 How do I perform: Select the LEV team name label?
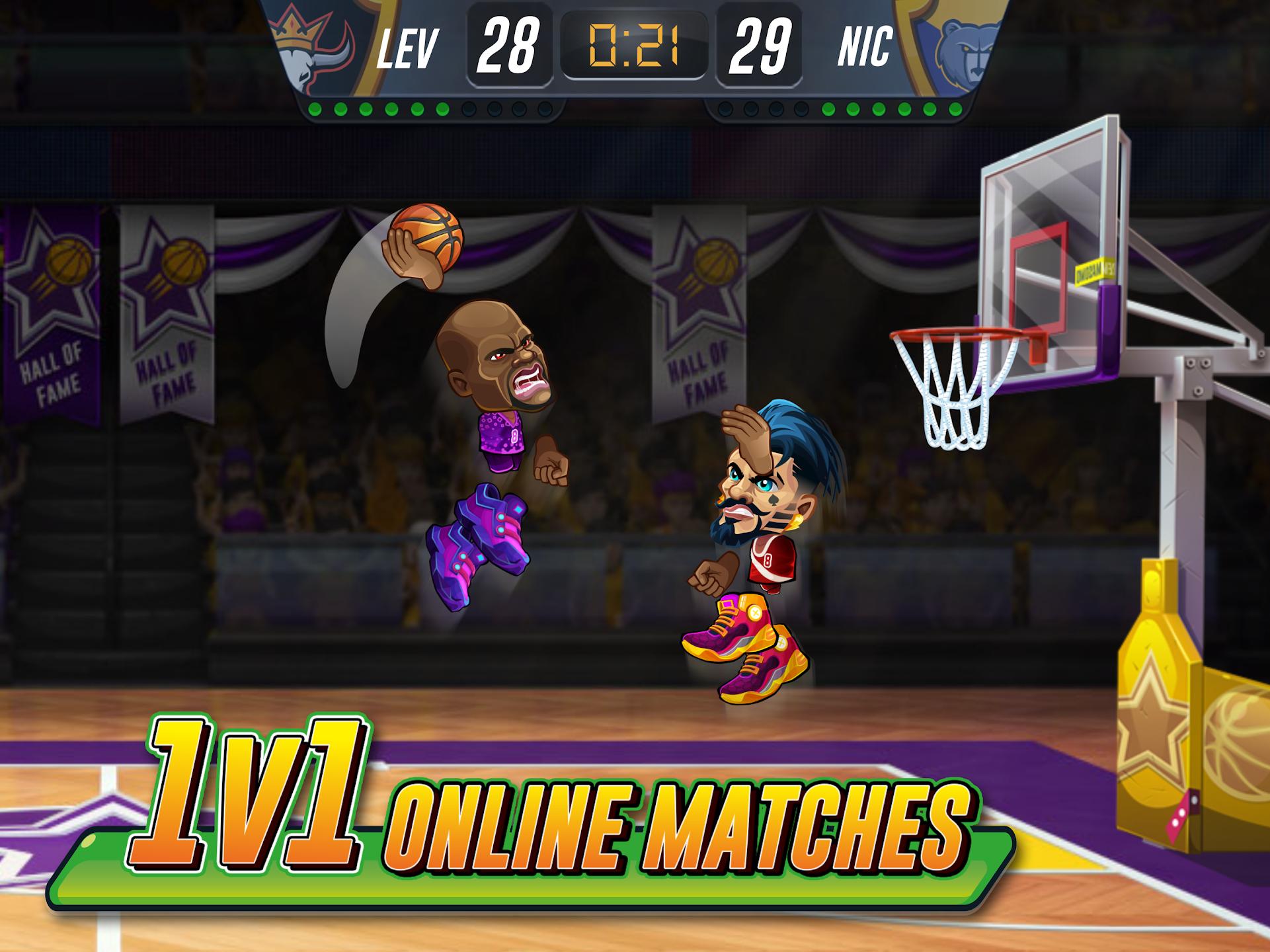pyautogui.click(x=410, y=46)
